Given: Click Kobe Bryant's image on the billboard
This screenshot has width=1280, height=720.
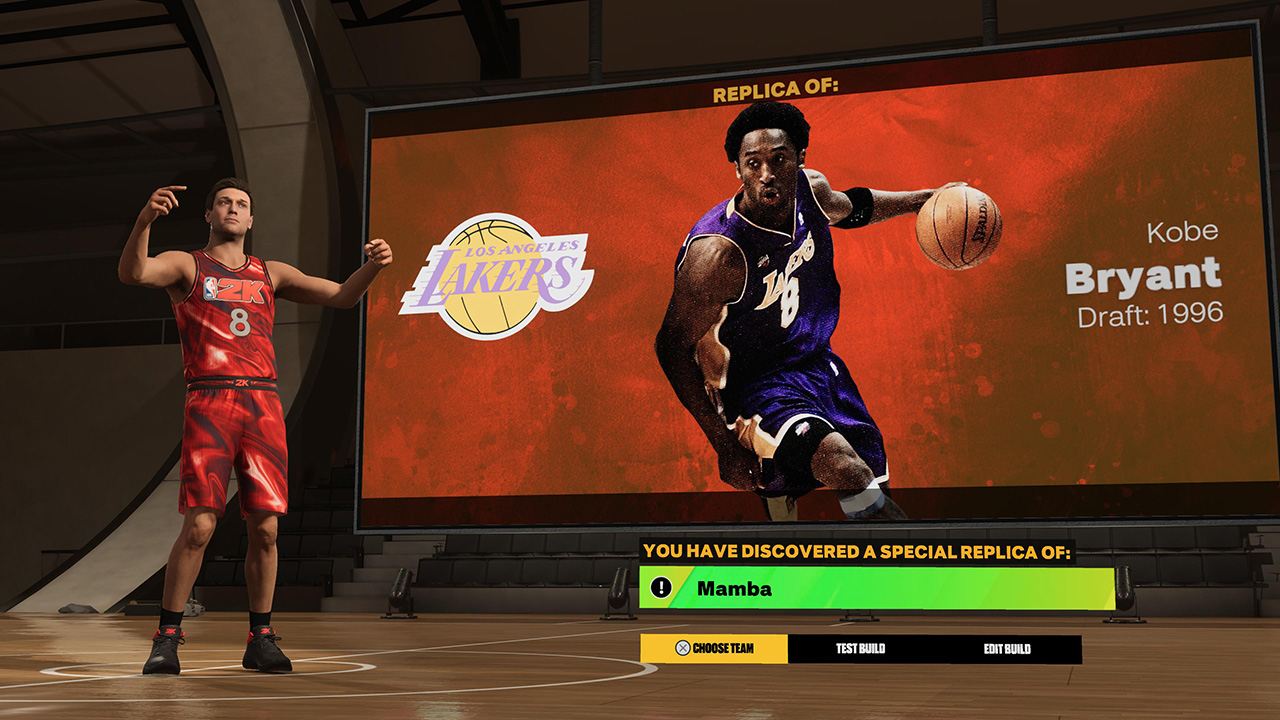Looking at the screenshot, I should tap(790, 300).
